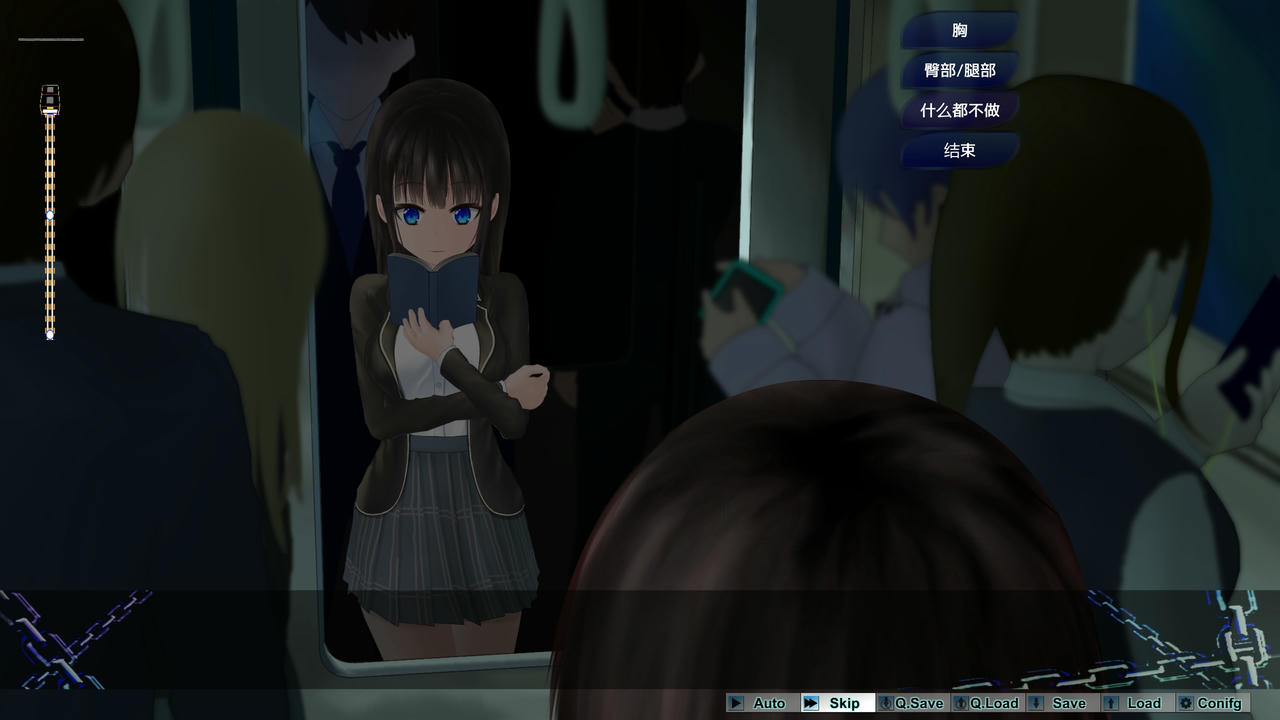The width and height of the screenshot is (1280, 720).
Task: Choose the 臀部/腿部 option
Action: click(959, 70)
